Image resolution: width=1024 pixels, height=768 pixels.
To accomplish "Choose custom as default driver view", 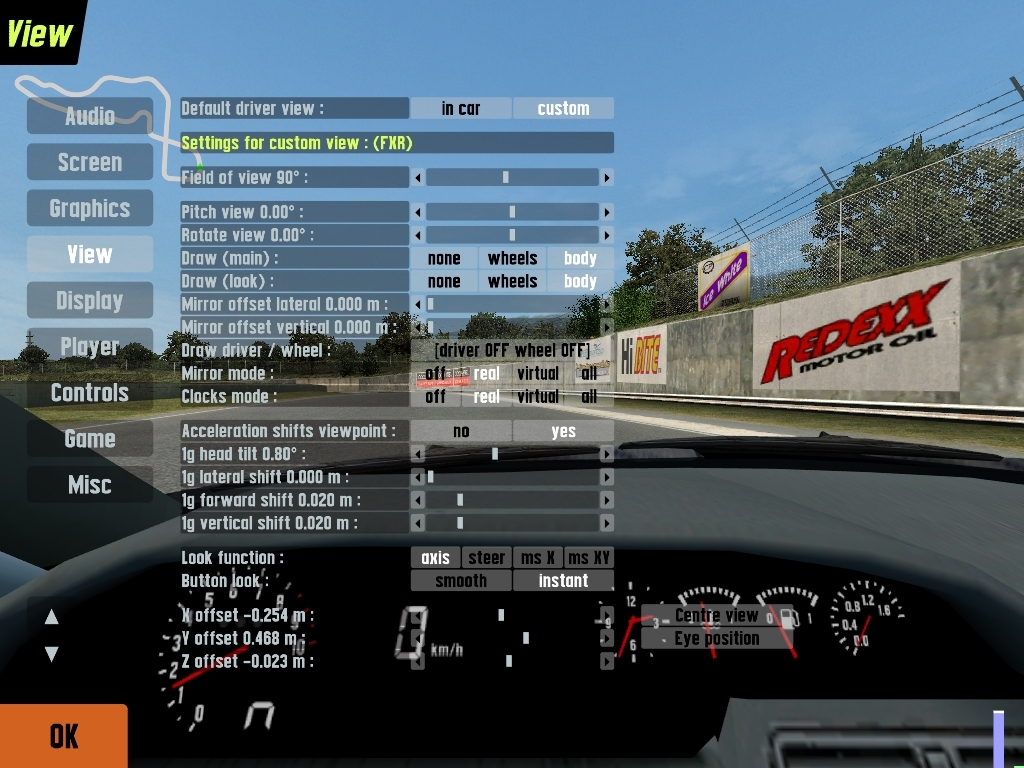I will coord(563,108).
